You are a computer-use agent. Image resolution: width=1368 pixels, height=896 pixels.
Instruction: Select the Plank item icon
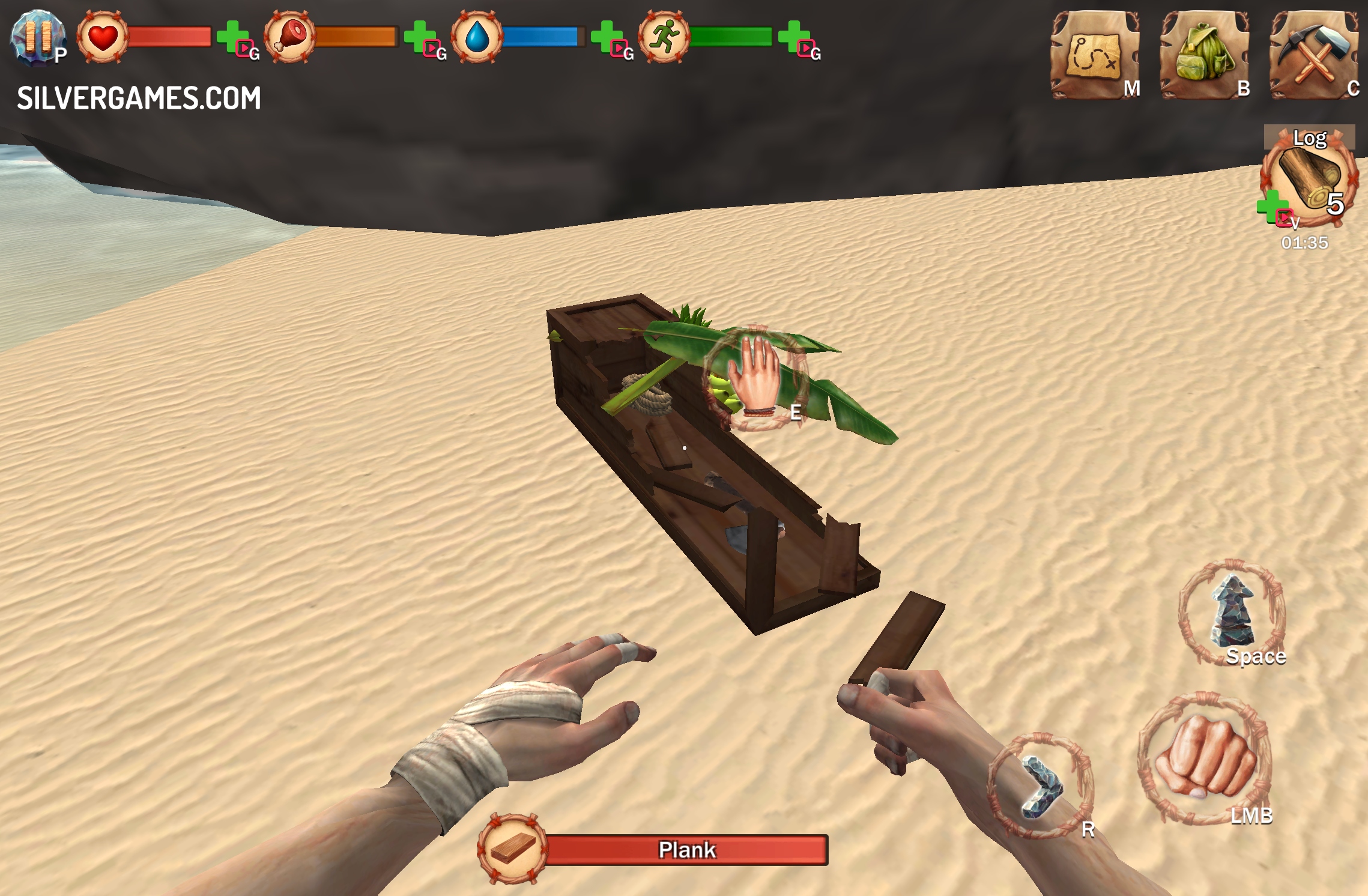(x=512, y=848)
